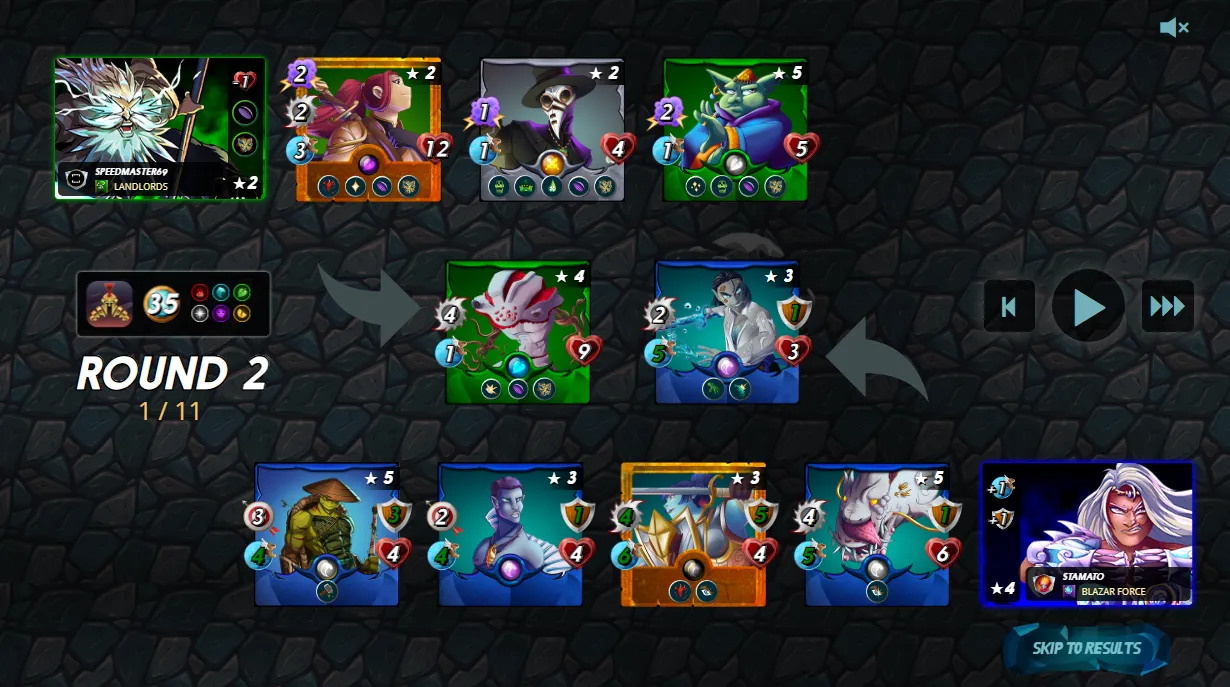Skip to Results
1230x687 pixels.
[1086, 648]
